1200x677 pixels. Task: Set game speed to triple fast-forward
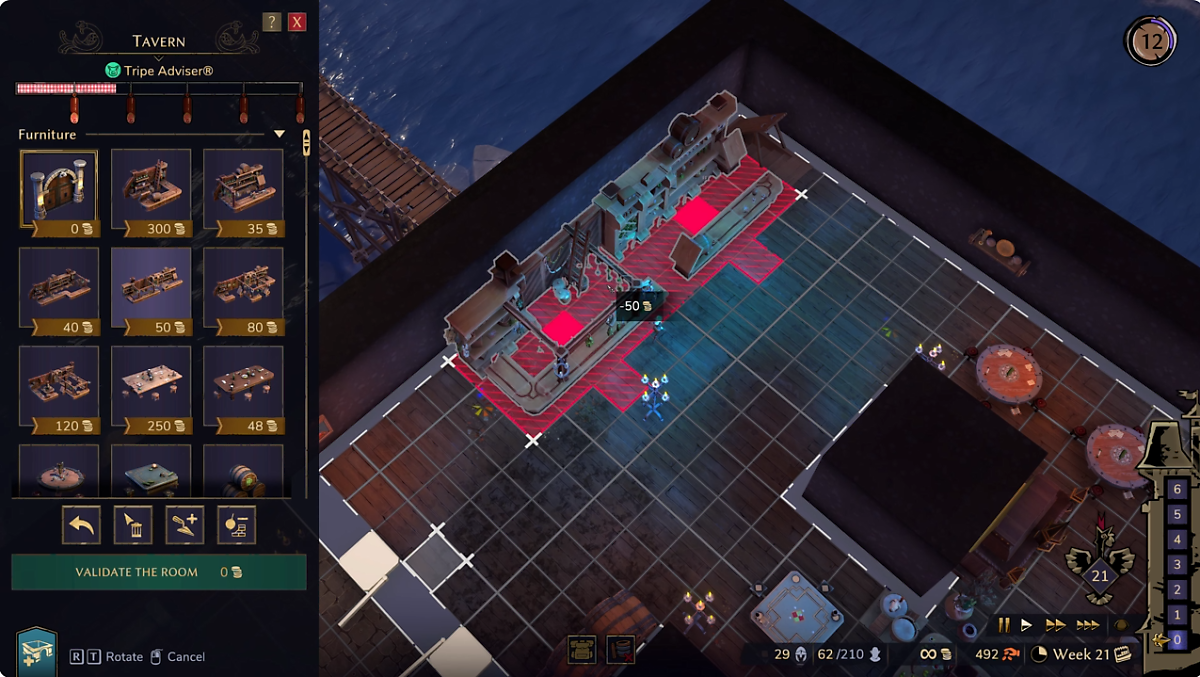tap(1088, 625)
